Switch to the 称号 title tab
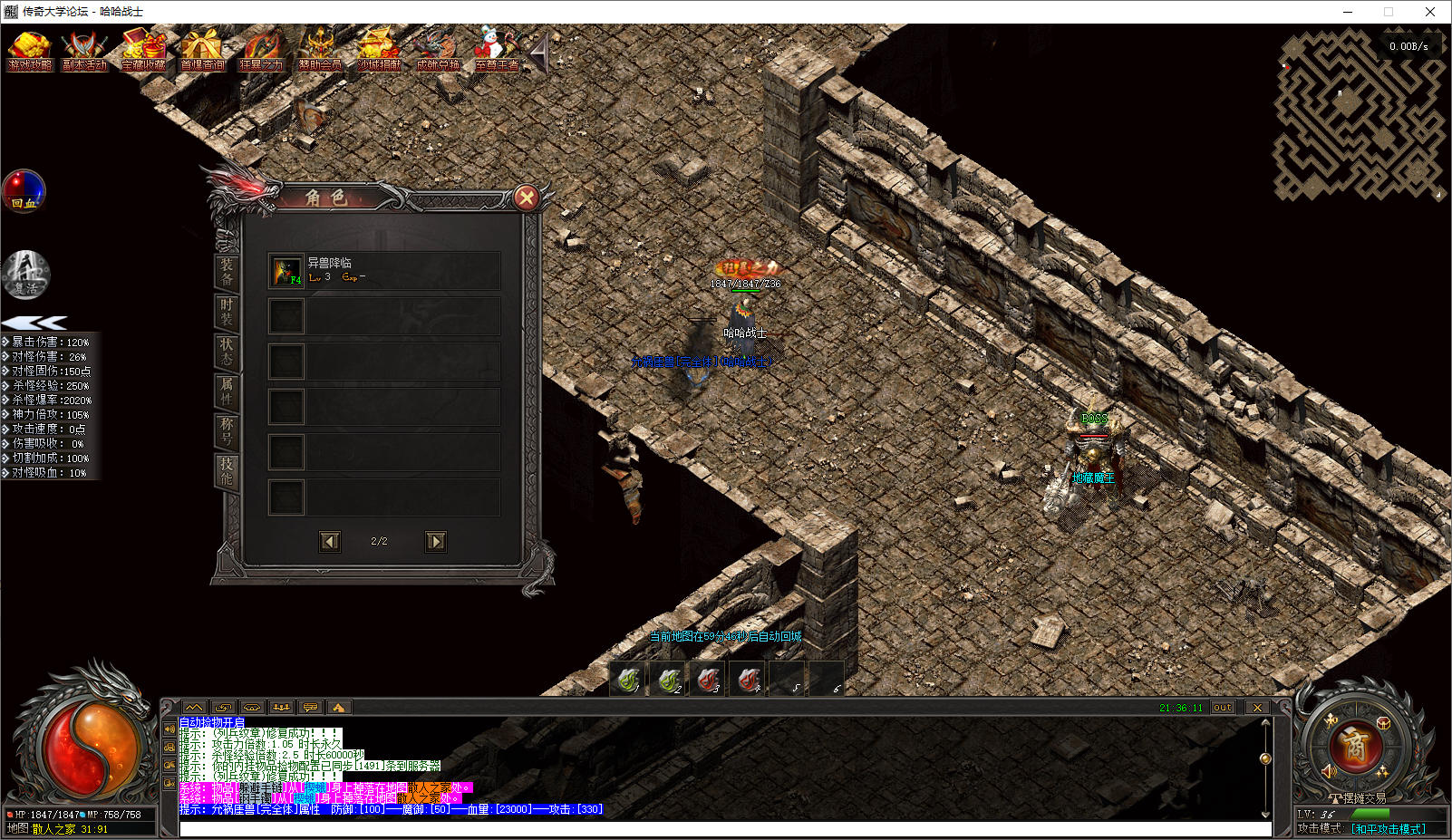 click(x=227, y=431)
